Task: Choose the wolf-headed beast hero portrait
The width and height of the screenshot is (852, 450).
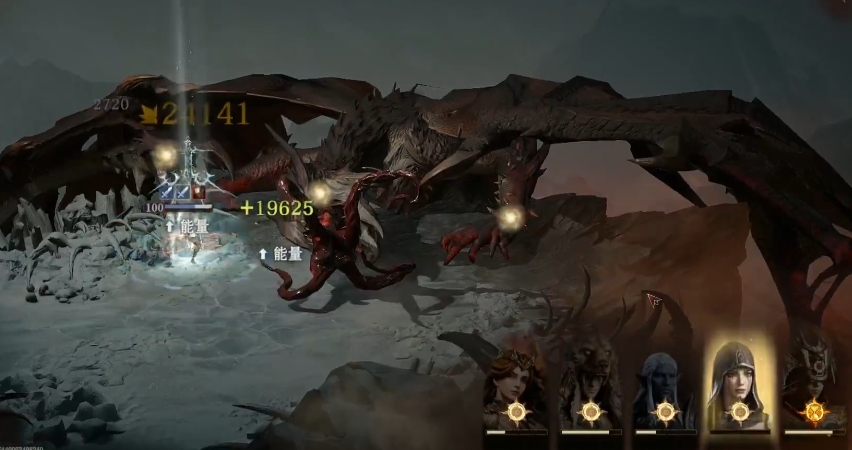Action: (x=590, y=385)
